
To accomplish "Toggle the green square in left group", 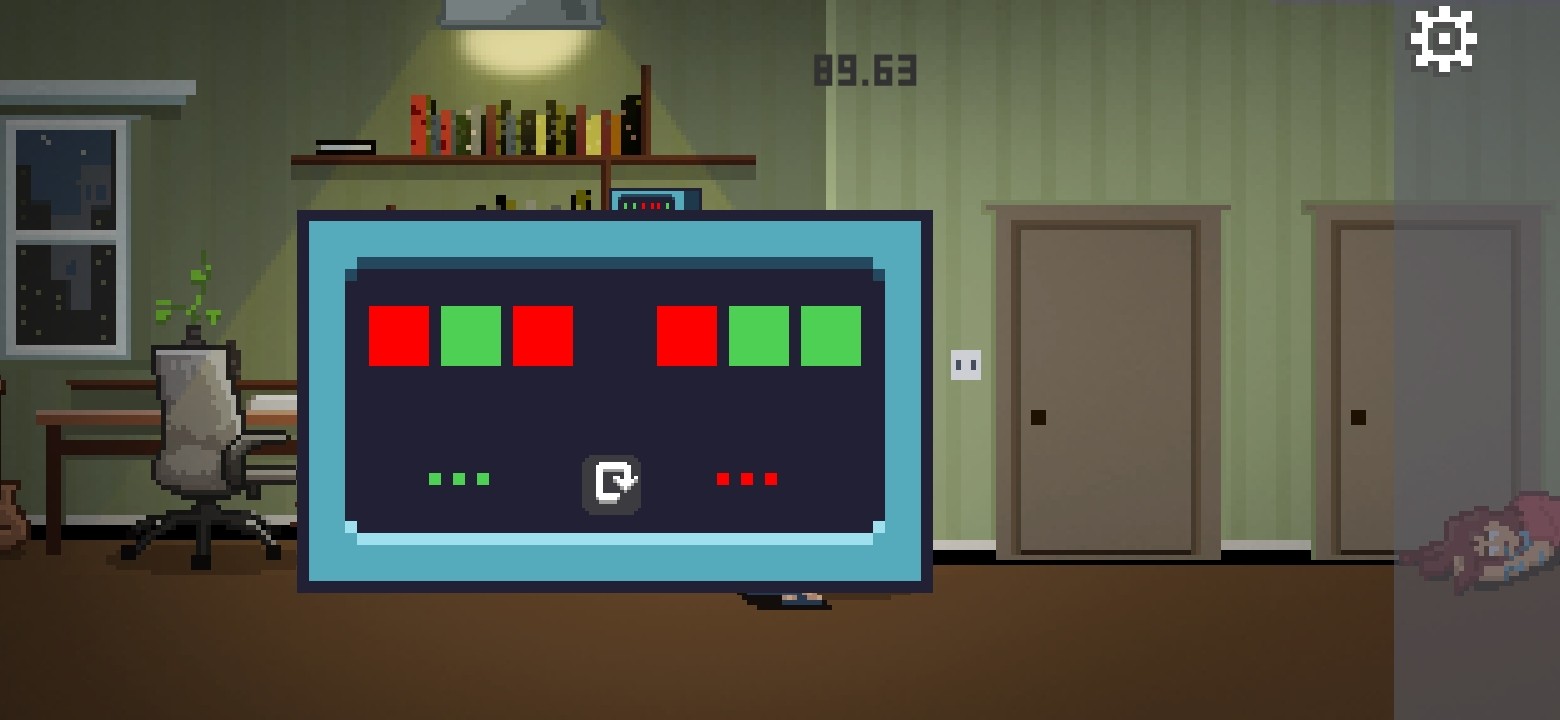I will point(471,336).
